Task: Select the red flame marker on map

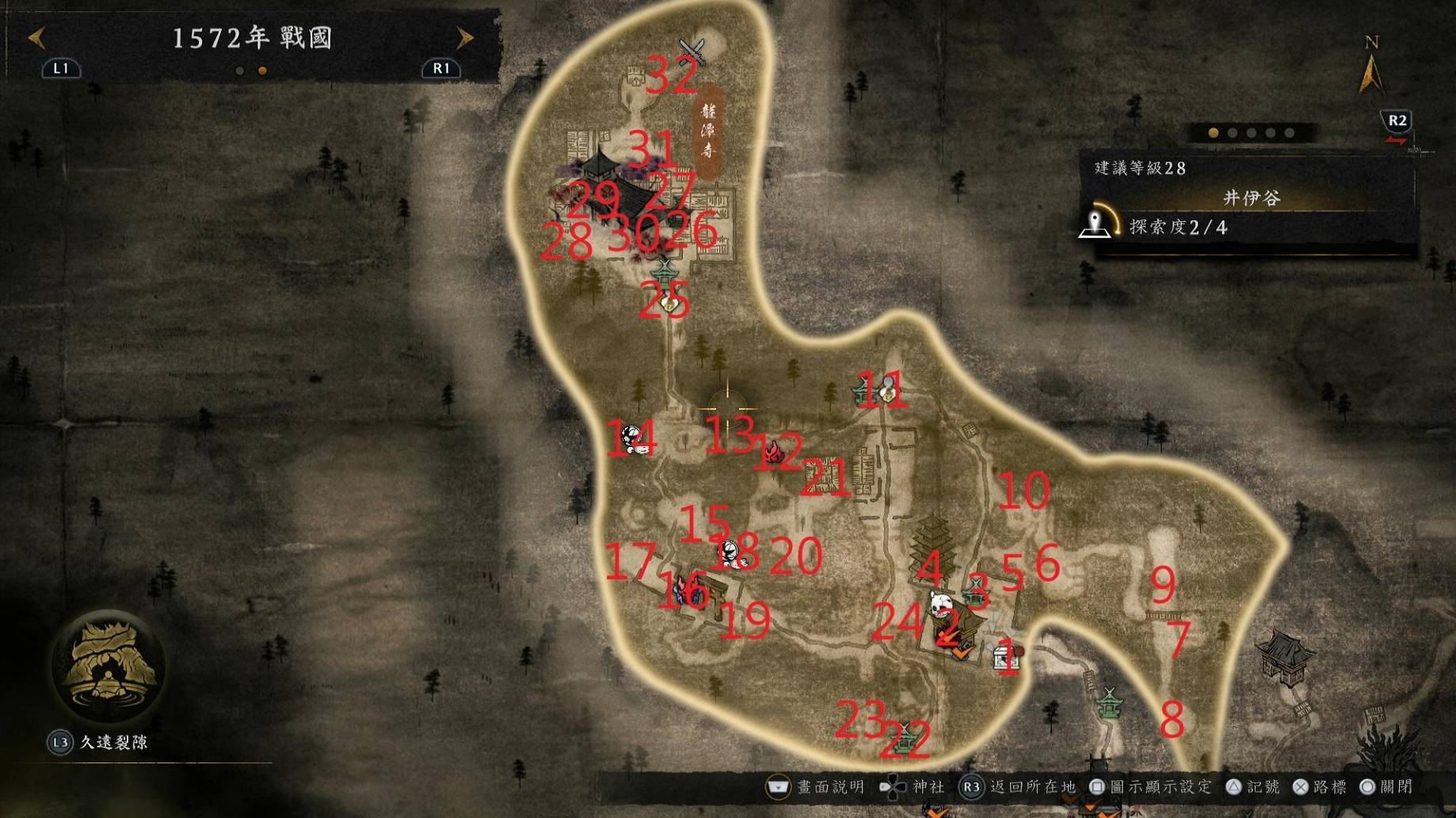Action: 774,453
